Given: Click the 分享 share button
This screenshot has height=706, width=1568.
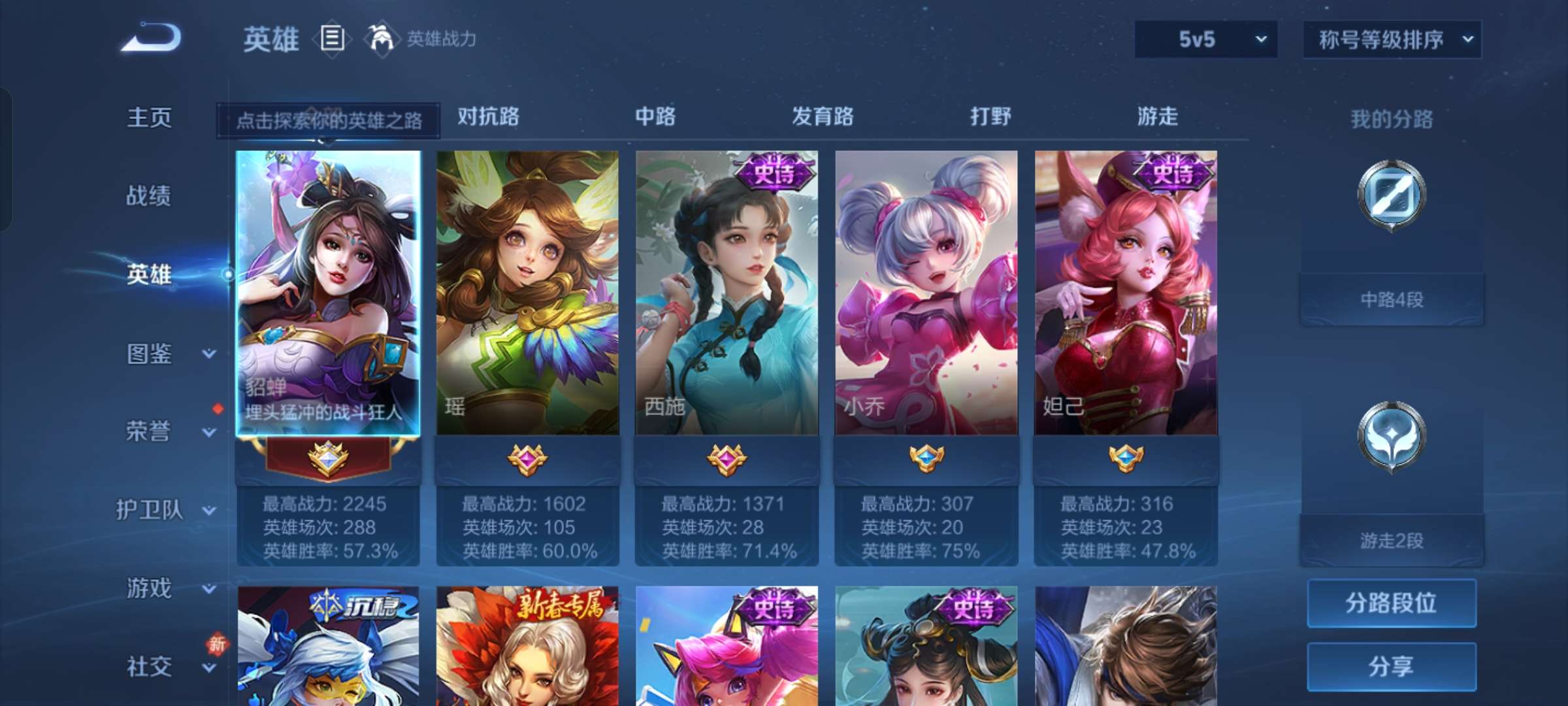Looking at the screenshot, I should pyautogui.click(x=1391, y=665).
